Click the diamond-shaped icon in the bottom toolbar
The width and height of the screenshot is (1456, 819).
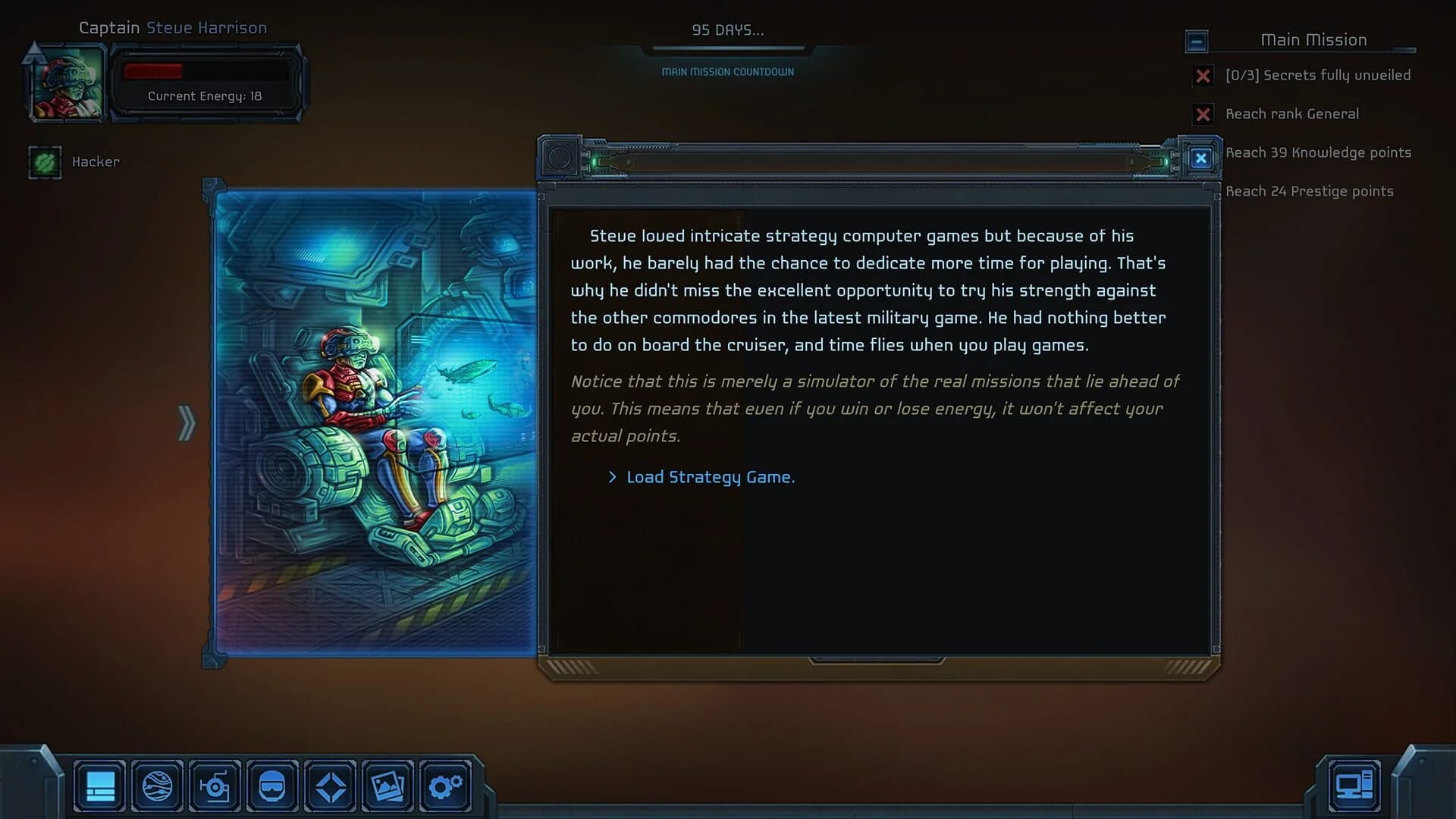(330, 786)
